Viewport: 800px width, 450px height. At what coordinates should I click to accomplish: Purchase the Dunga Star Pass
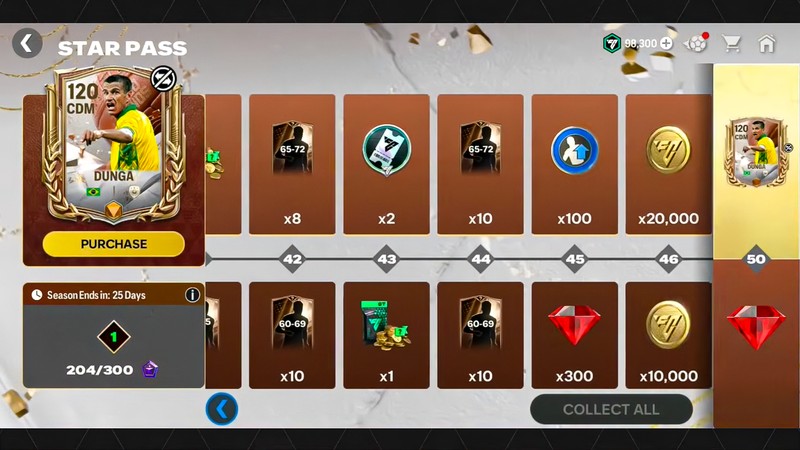pos(114,244)
